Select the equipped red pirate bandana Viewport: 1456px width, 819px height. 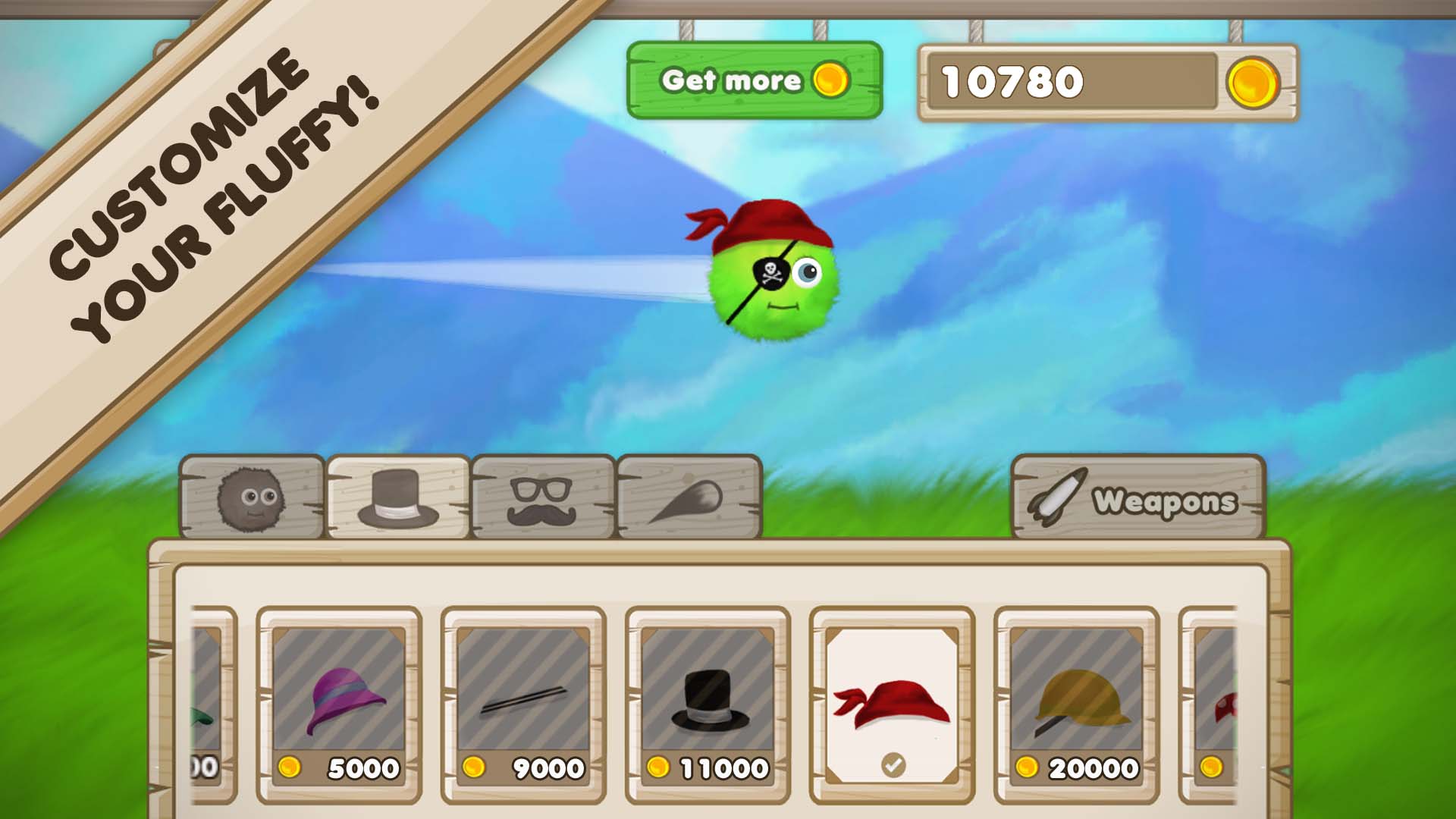coord(892,705)
